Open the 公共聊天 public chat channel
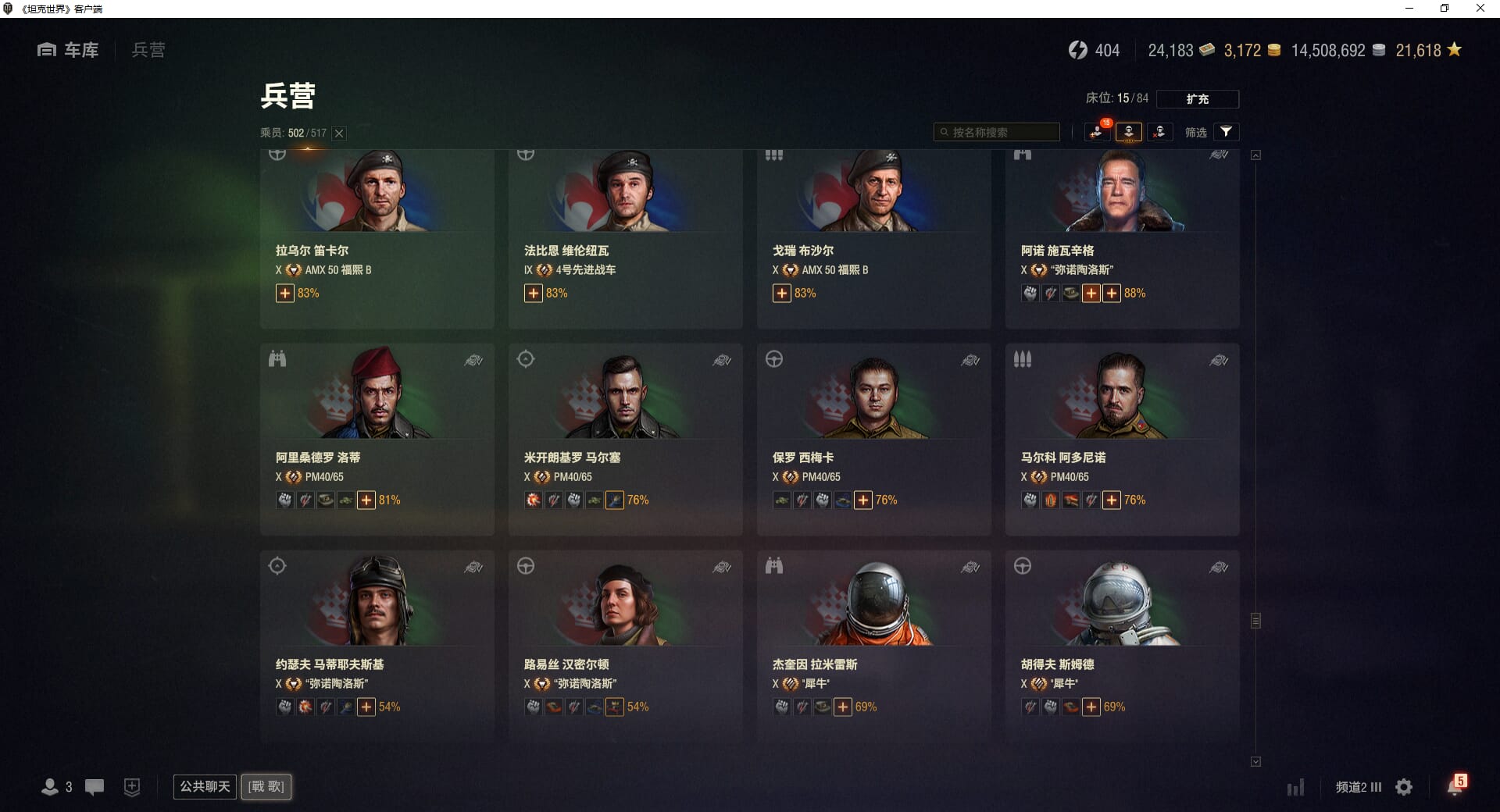This screenshot has height=812, width=1500. (x=205, y=786)
